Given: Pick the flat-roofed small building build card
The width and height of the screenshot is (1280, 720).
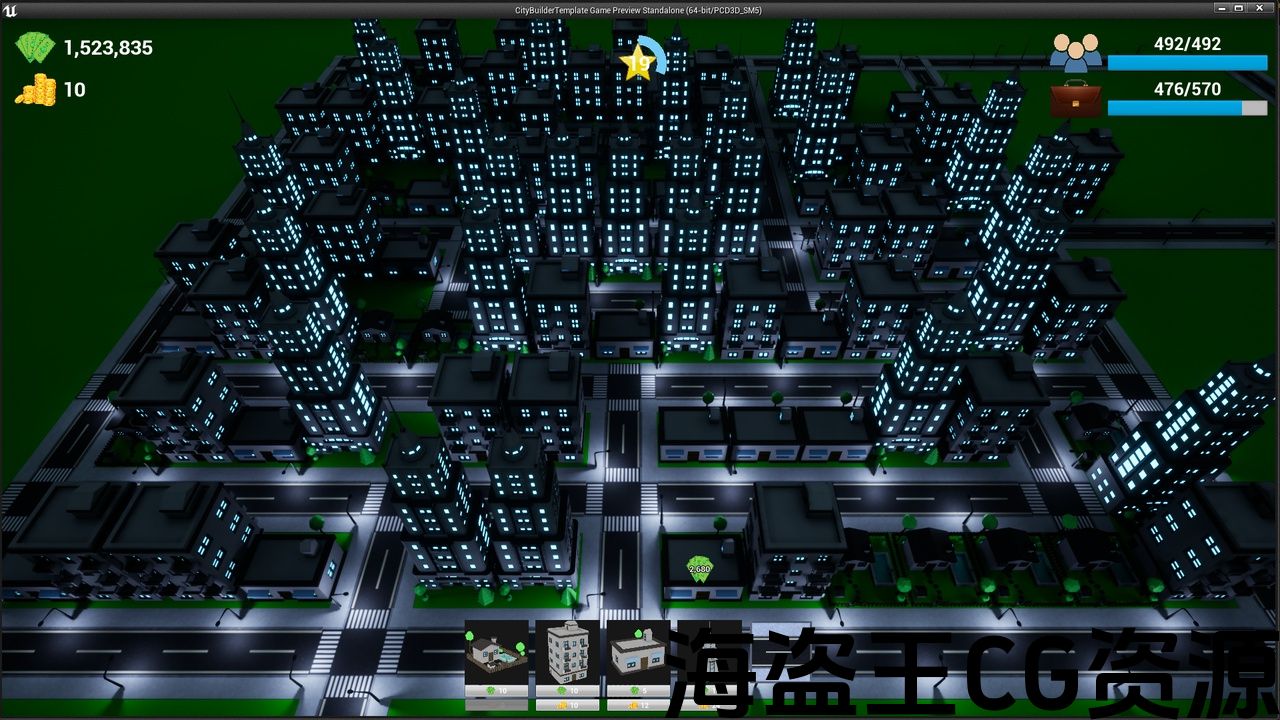Looking at the screenshot, I should [638, 652].
